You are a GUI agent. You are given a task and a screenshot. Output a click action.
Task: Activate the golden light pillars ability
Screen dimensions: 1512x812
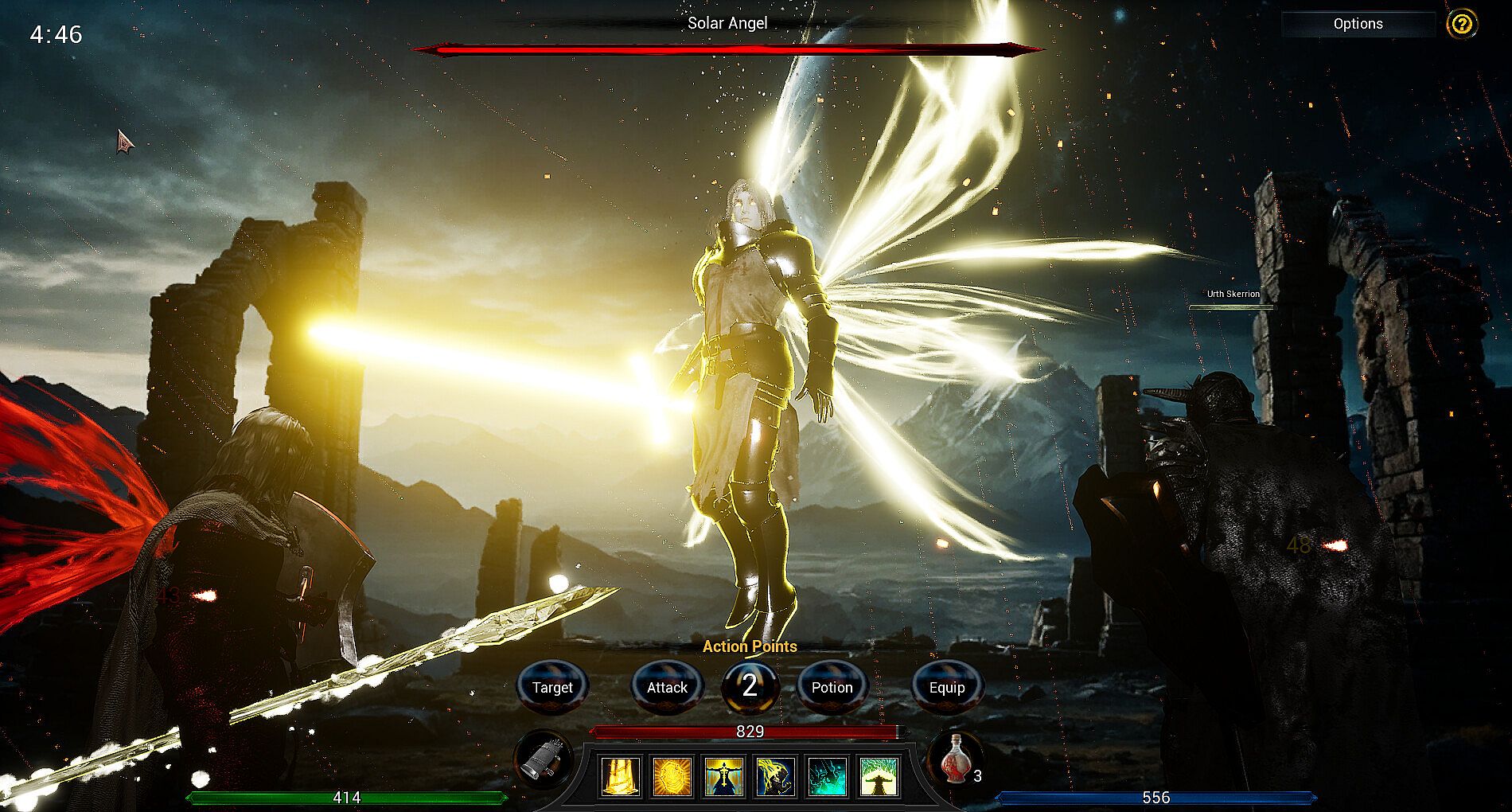pyautogui.click(x=620, y=776)
